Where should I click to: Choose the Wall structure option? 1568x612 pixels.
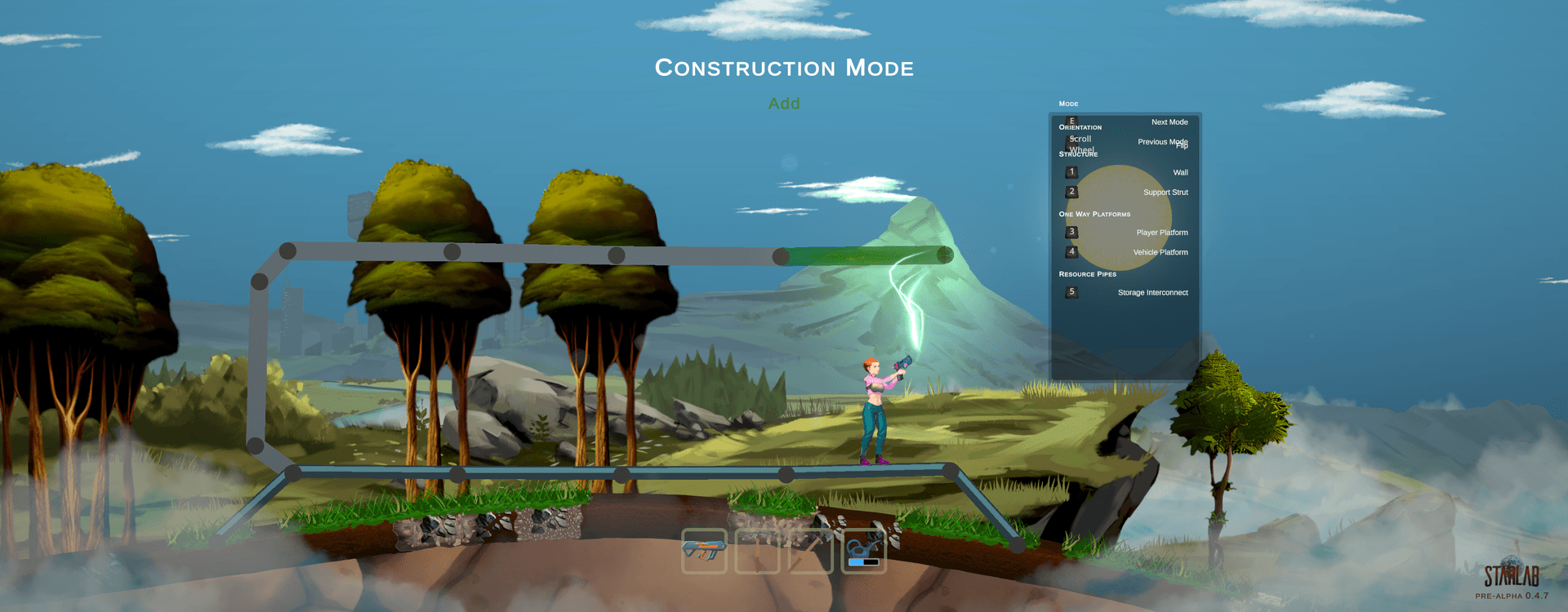click(x=1180, y=173)
